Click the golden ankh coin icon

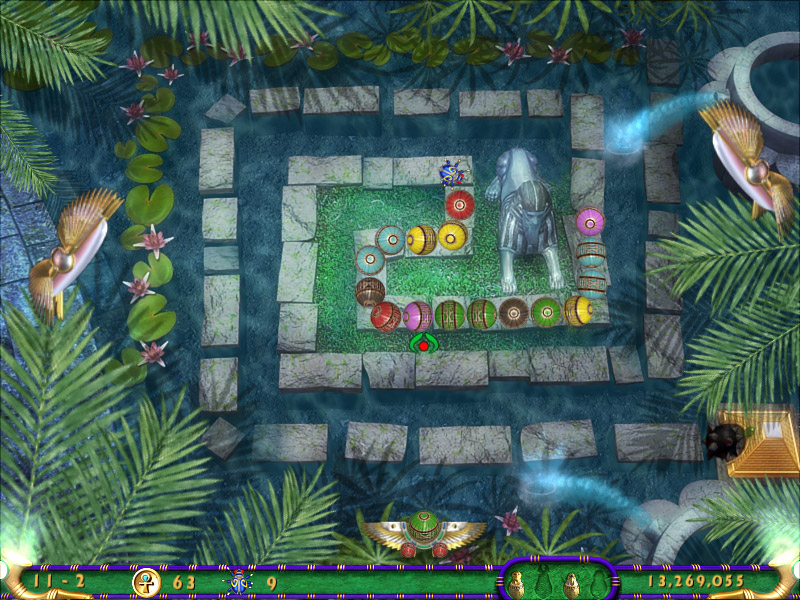[146, 581]
